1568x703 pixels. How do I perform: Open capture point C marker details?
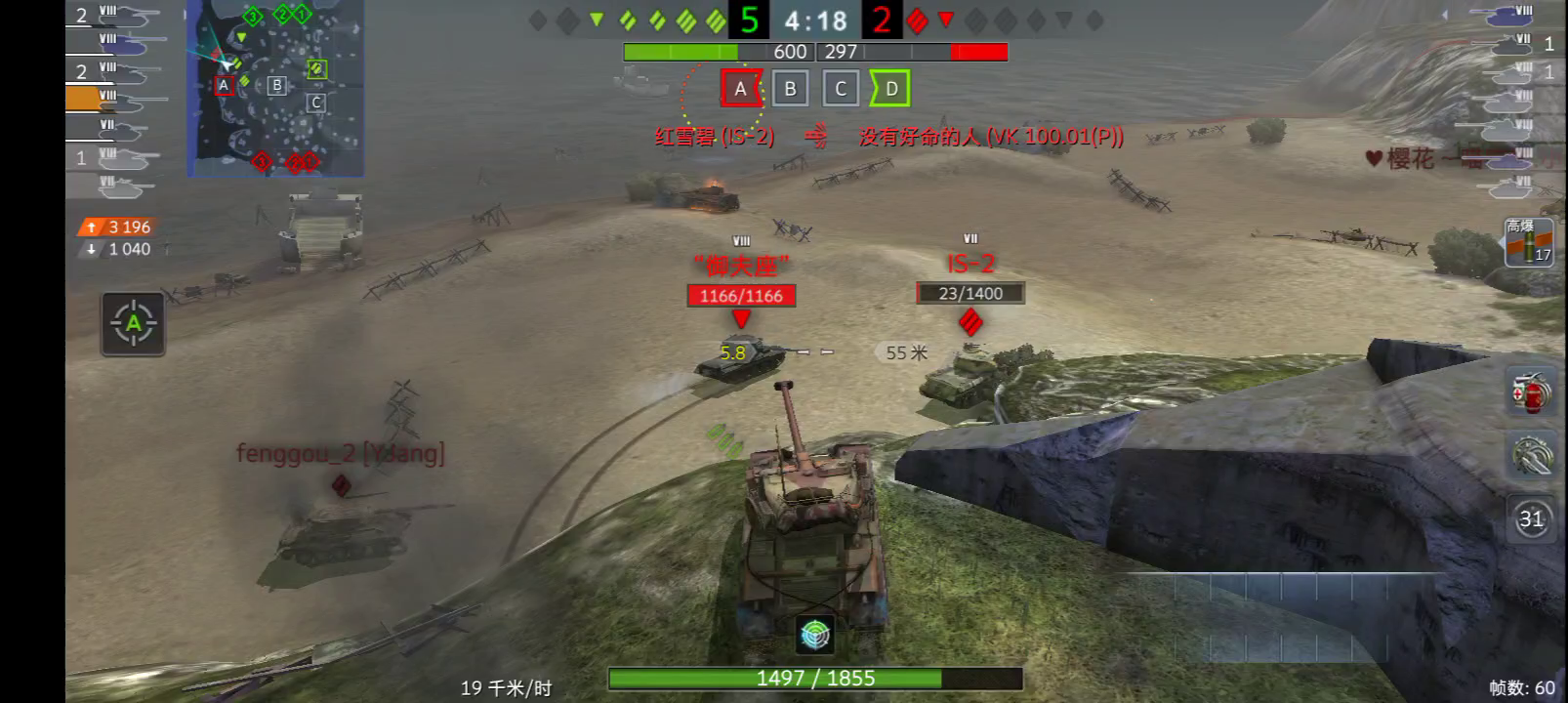(315, 101)
